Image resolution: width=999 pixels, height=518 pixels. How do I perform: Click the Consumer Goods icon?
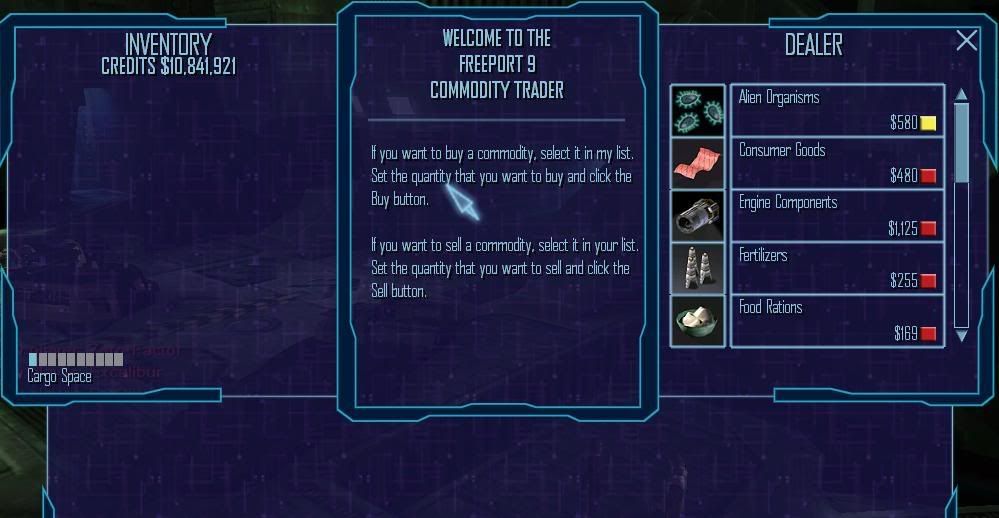(698, 163)
